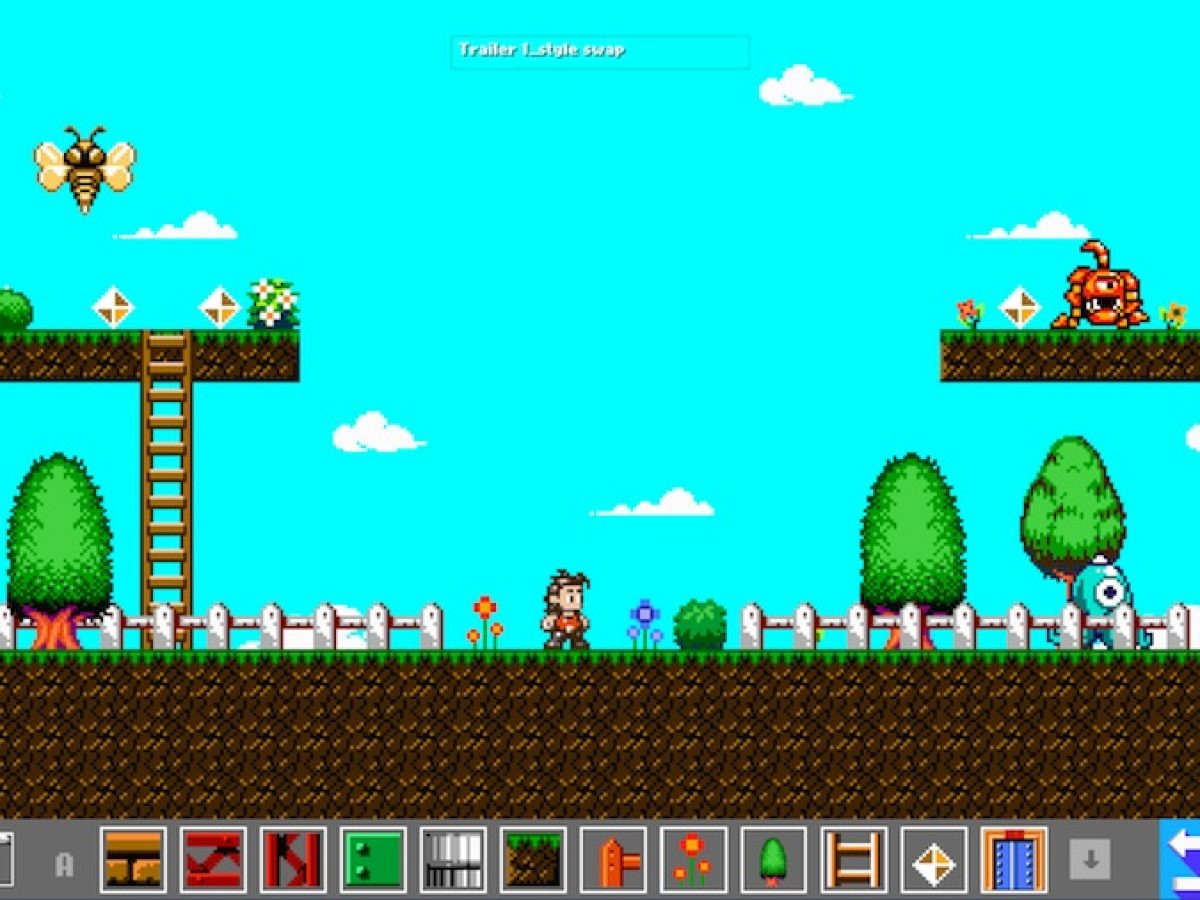Click the gray letter A button
This screenshot has width=1200, height=900.
(65, 864)
